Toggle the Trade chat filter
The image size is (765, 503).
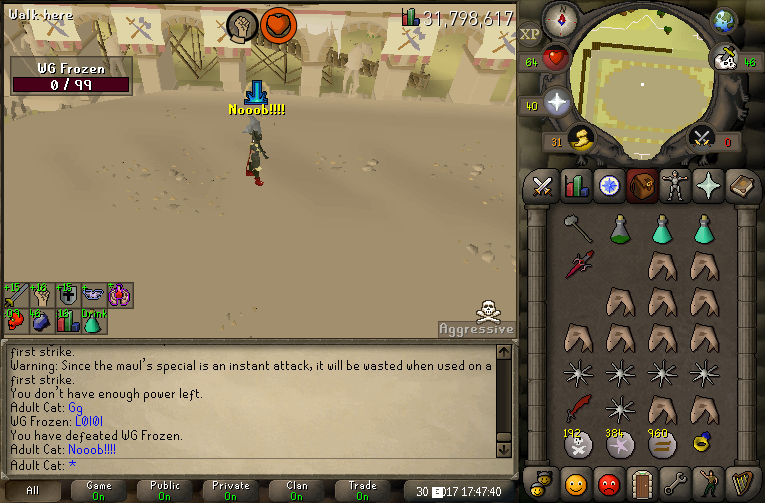(362, 490)
